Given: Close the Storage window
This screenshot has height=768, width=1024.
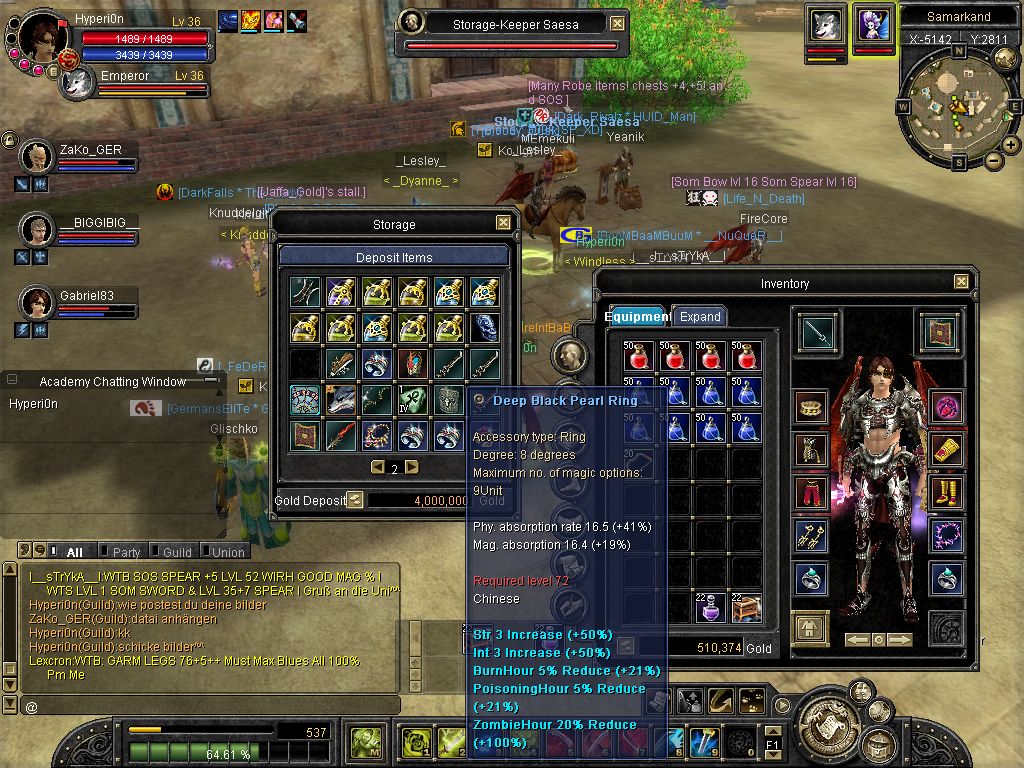Looking at the screenshot, I should pyautogui.click(x=503, y=224).
